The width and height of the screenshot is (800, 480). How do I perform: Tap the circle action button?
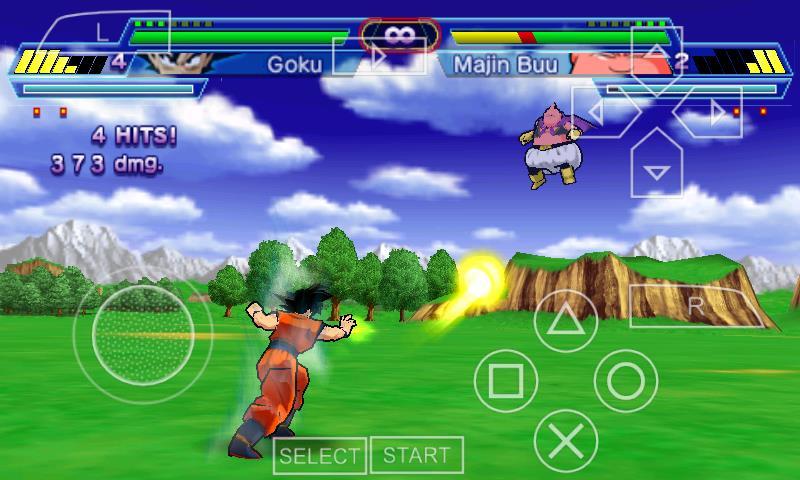(x=626, y=381)
